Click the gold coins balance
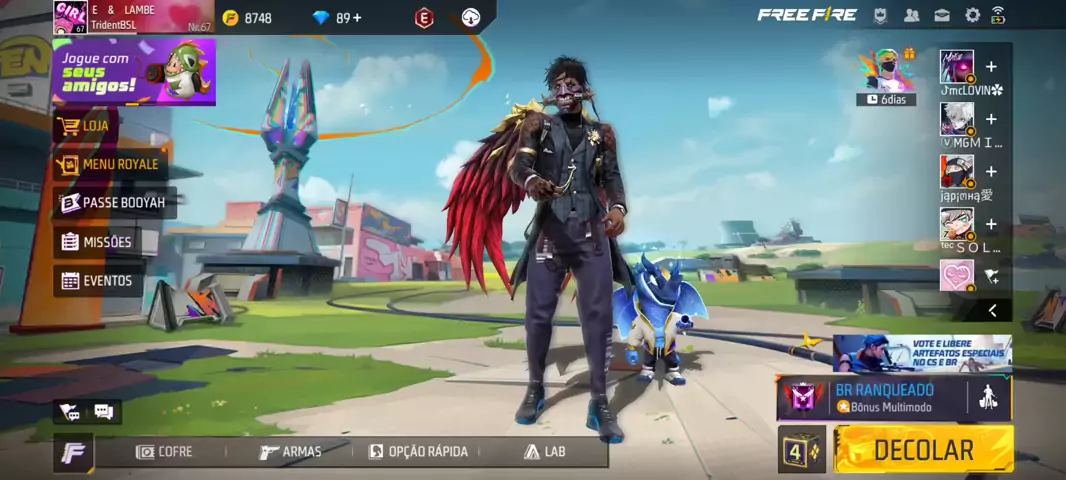Viewport: 1066px width, 480px height. pyautogui.click(x=248, y=18)
